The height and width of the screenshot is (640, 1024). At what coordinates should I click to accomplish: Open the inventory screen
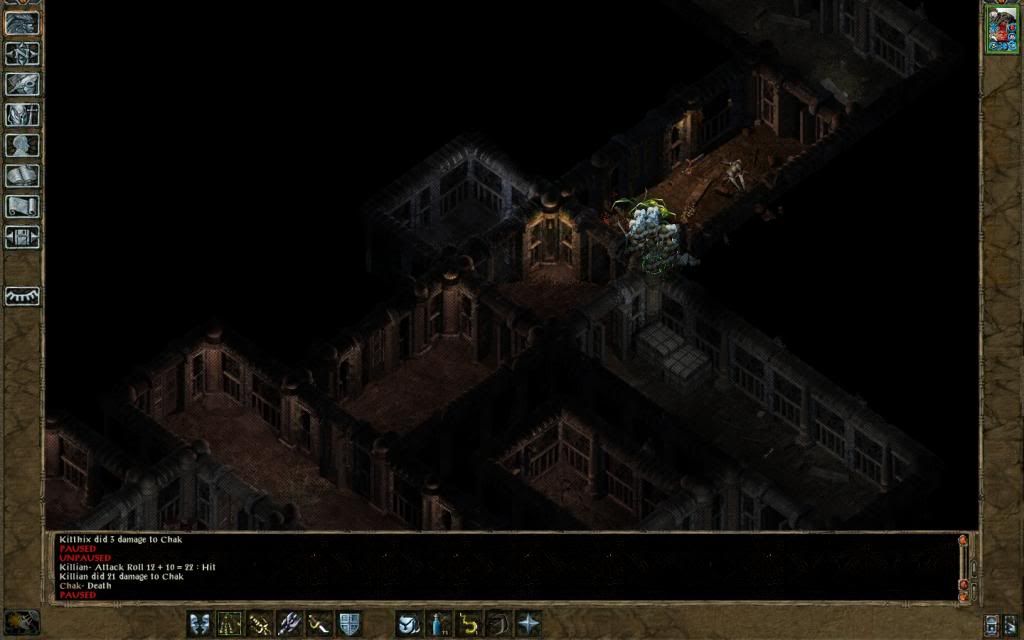pos(22,114)
